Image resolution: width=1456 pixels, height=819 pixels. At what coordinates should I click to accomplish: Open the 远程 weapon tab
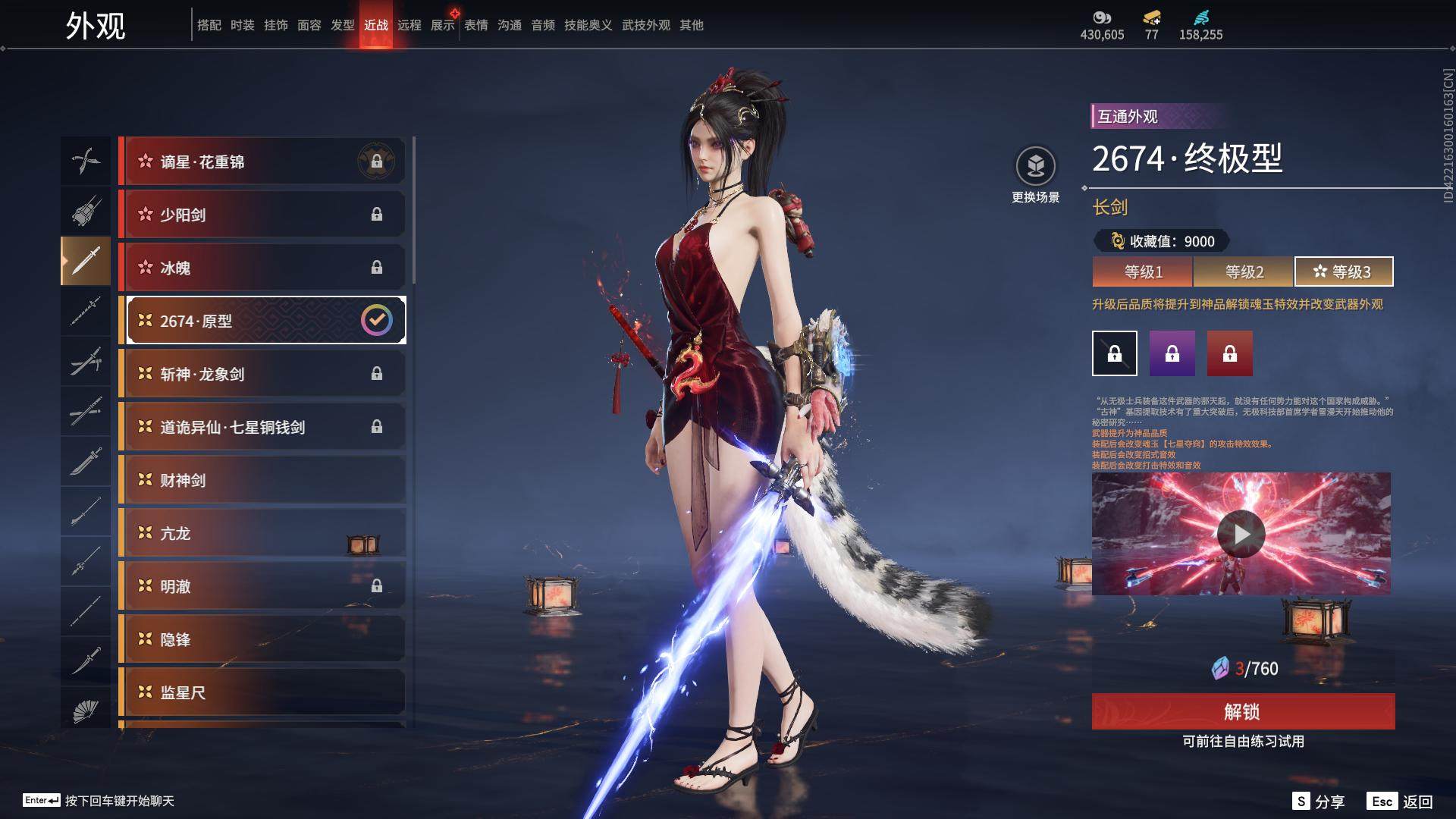[x=409, y=25]
